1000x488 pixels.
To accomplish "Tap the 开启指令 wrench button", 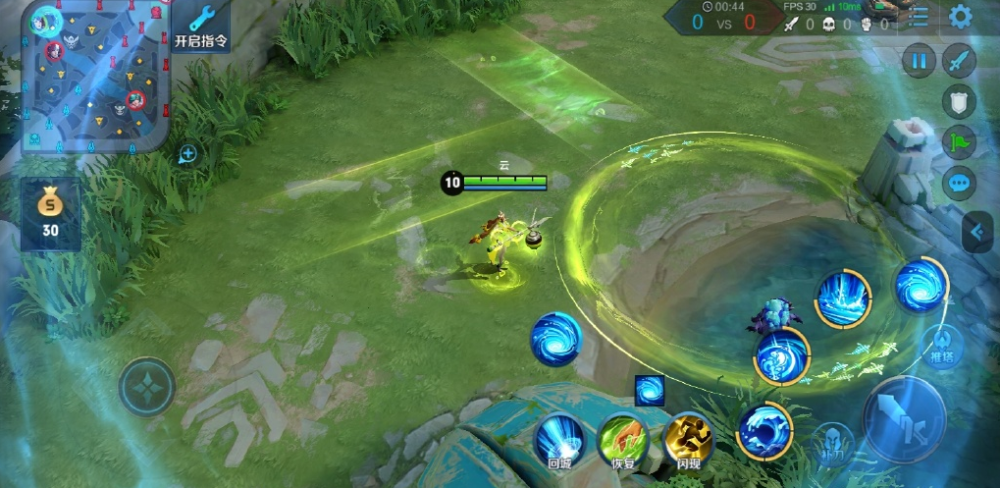I will pos(201,26).
